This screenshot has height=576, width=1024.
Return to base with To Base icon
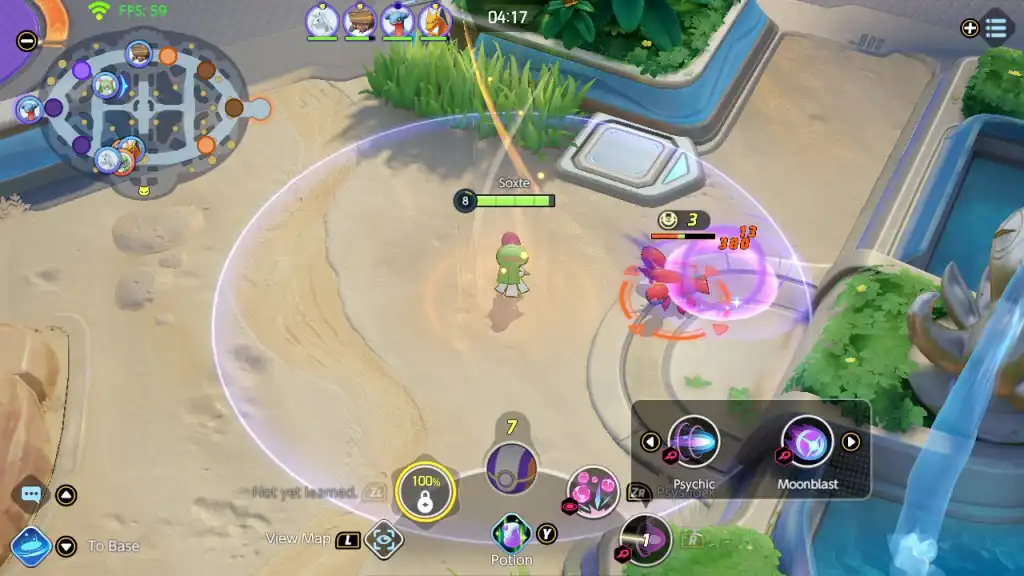coord(31,546)
